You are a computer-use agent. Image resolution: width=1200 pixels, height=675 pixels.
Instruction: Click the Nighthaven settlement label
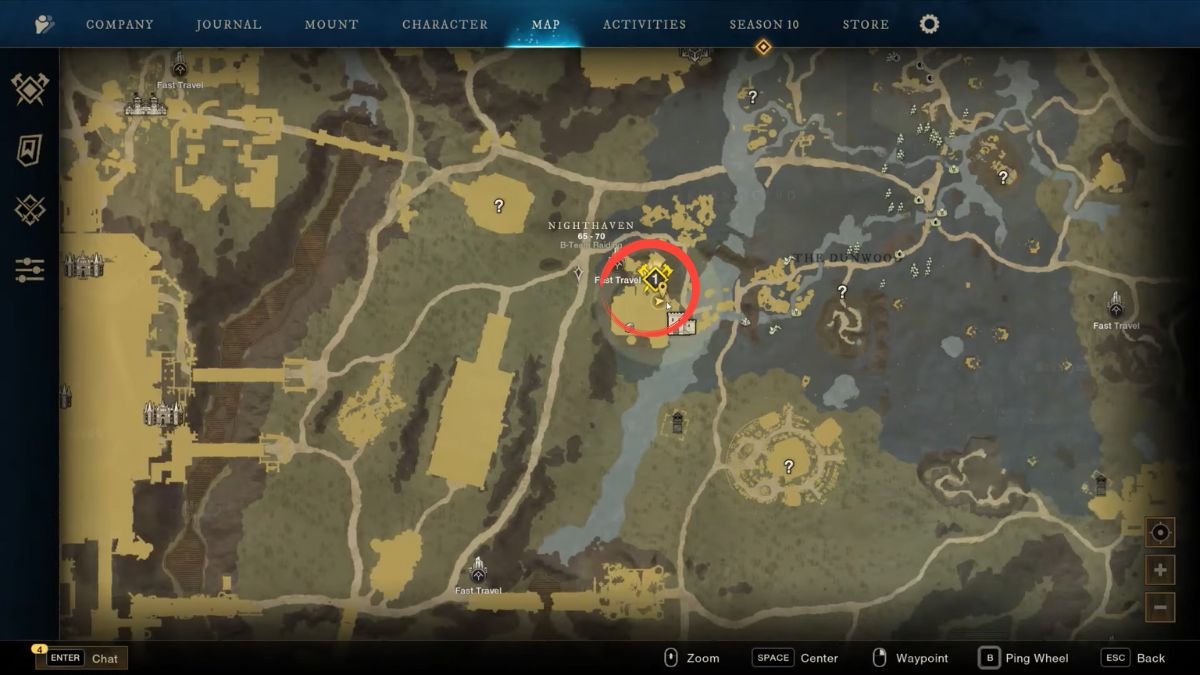[x=591, y=226]
